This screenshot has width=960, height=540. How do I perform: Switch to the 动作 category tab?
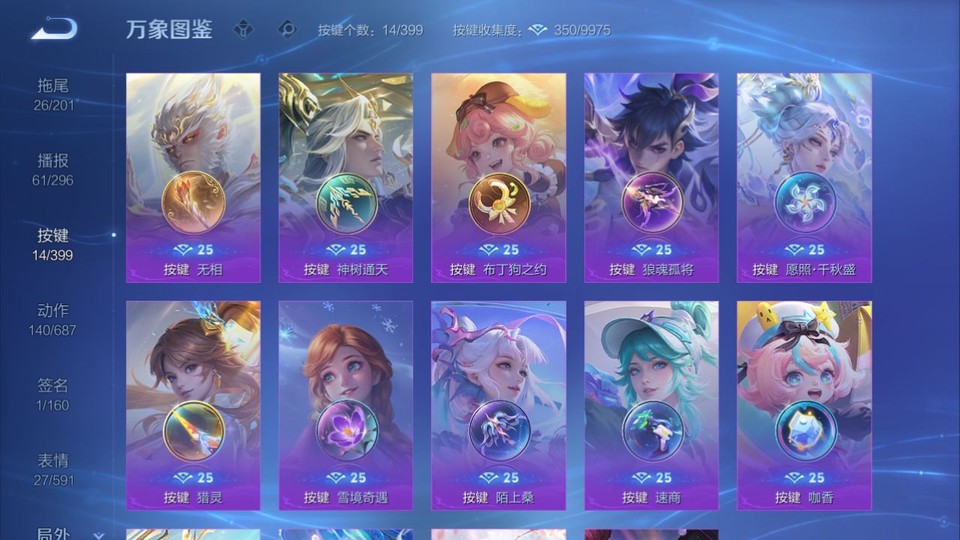tap(54, 319)
